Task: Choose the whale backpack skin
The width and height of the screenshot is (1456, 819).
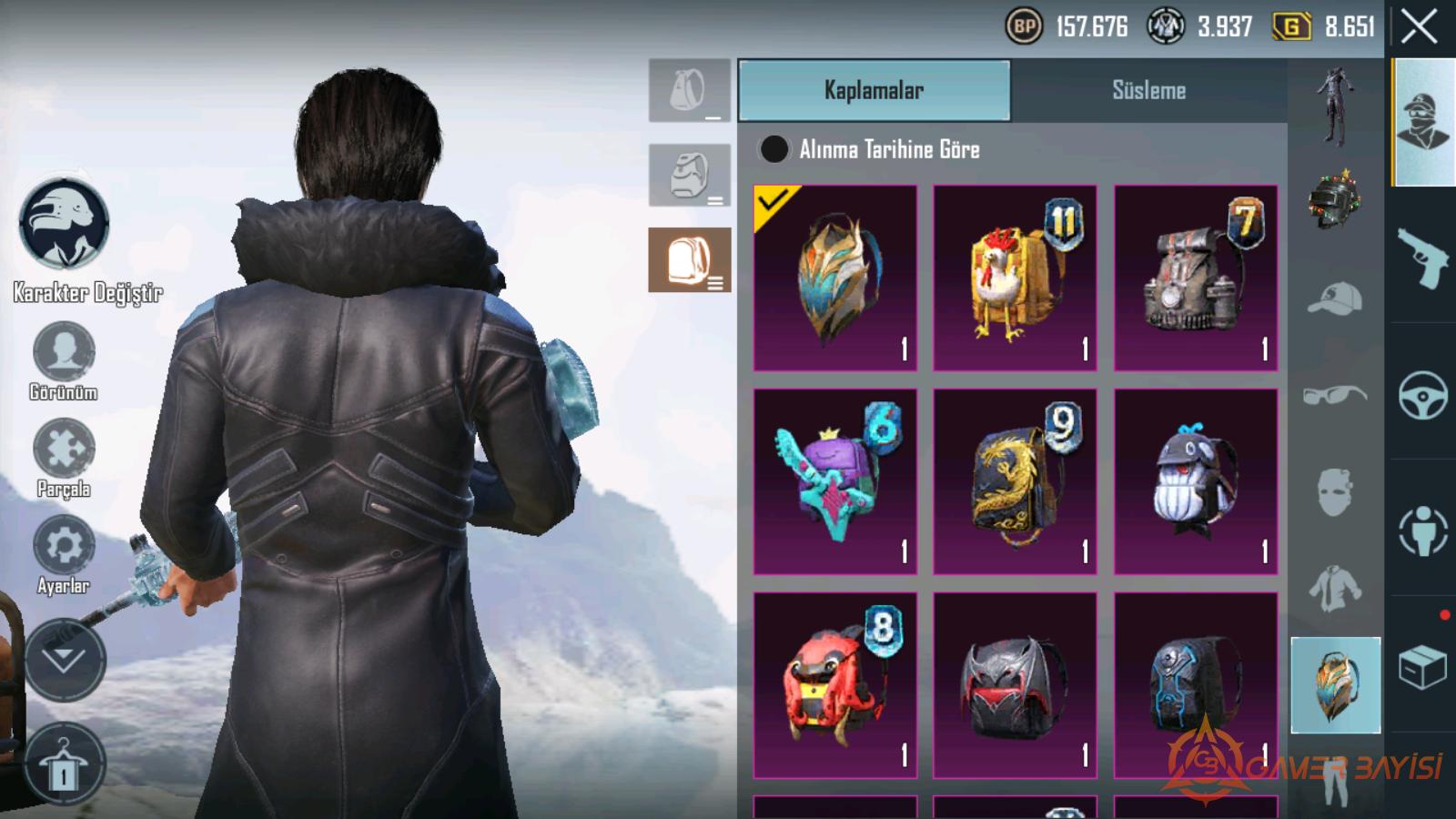Action: 1196,481
